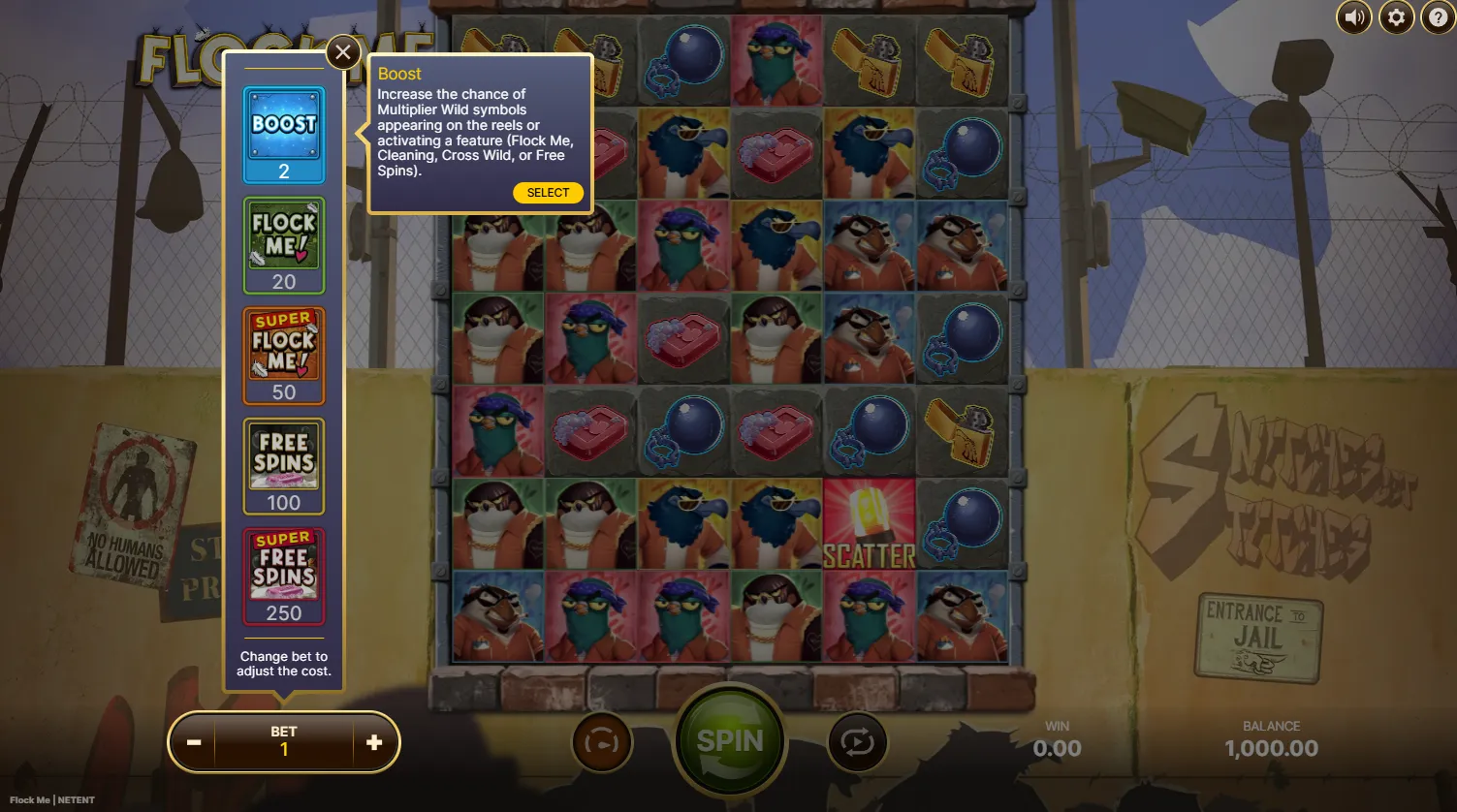This screenshot has width=1457, height=812.
Task: Hit the green SPIN button
Action: [x=730, y=741]
